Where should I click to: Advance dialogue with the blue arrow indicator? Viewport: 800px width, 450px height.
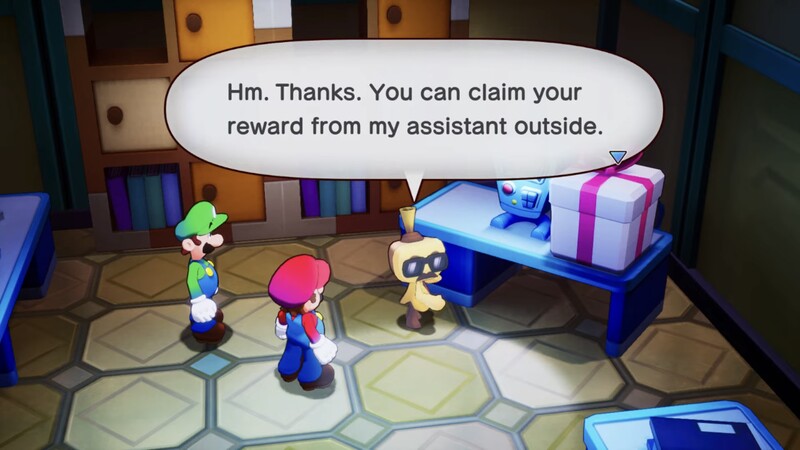pyautogui.click(x=617, y=157)
